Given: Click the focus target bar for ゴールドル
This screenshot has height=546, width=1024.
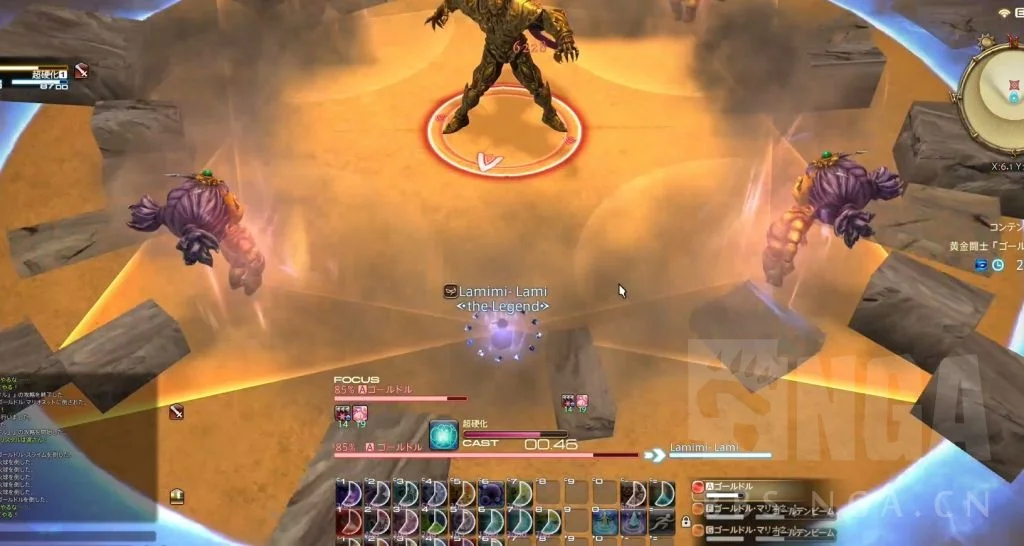Looking at the screenshot, I should pos(400,397).
